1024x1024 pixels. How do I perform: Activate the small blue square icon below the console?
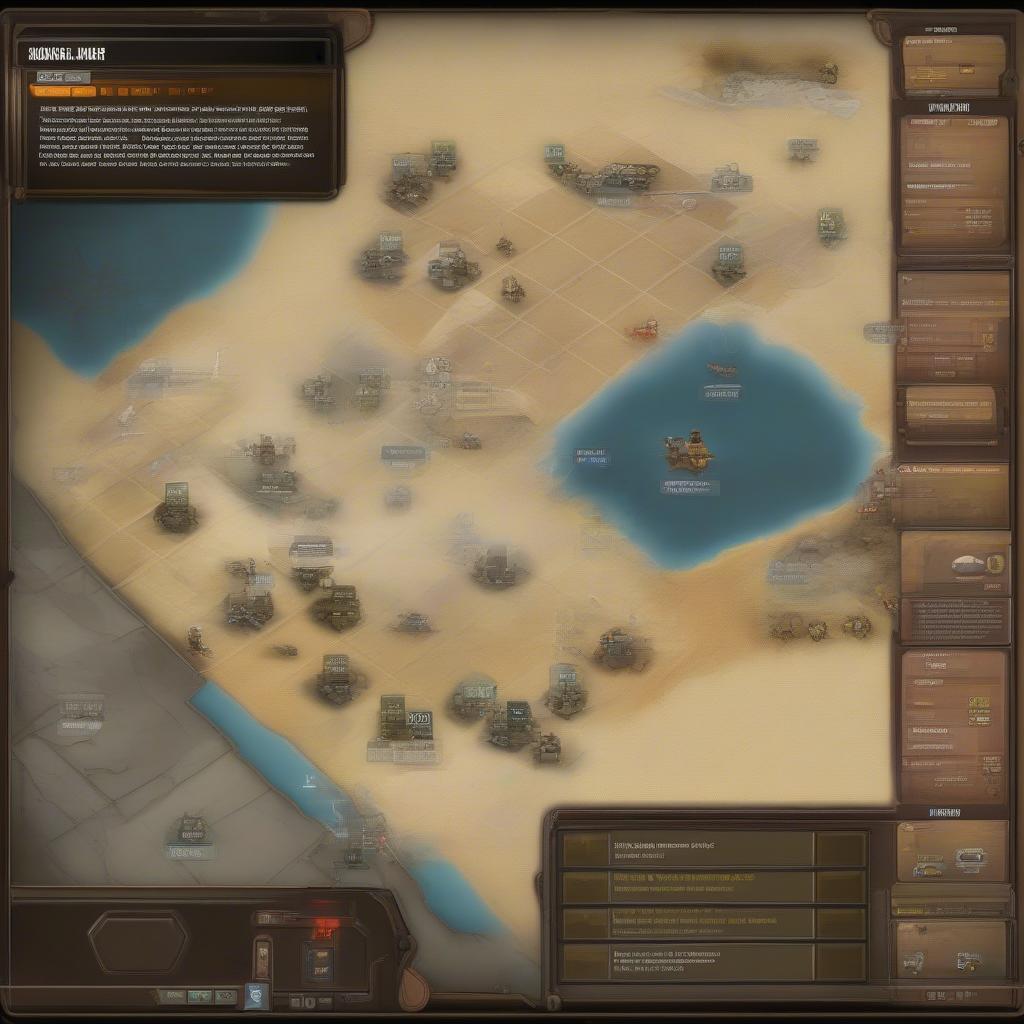(257, 995)
